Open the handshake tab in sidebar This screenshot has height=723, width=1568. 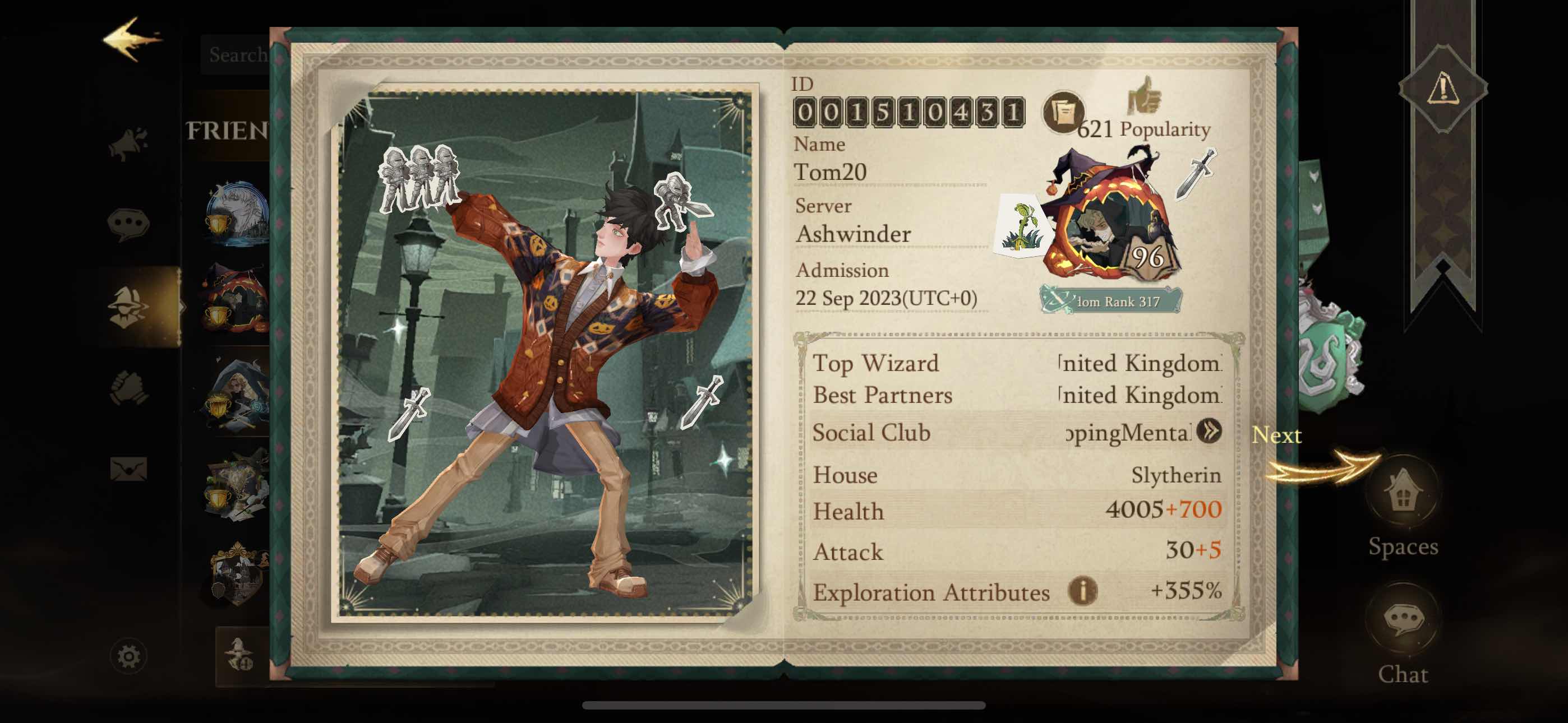[128, 388]
